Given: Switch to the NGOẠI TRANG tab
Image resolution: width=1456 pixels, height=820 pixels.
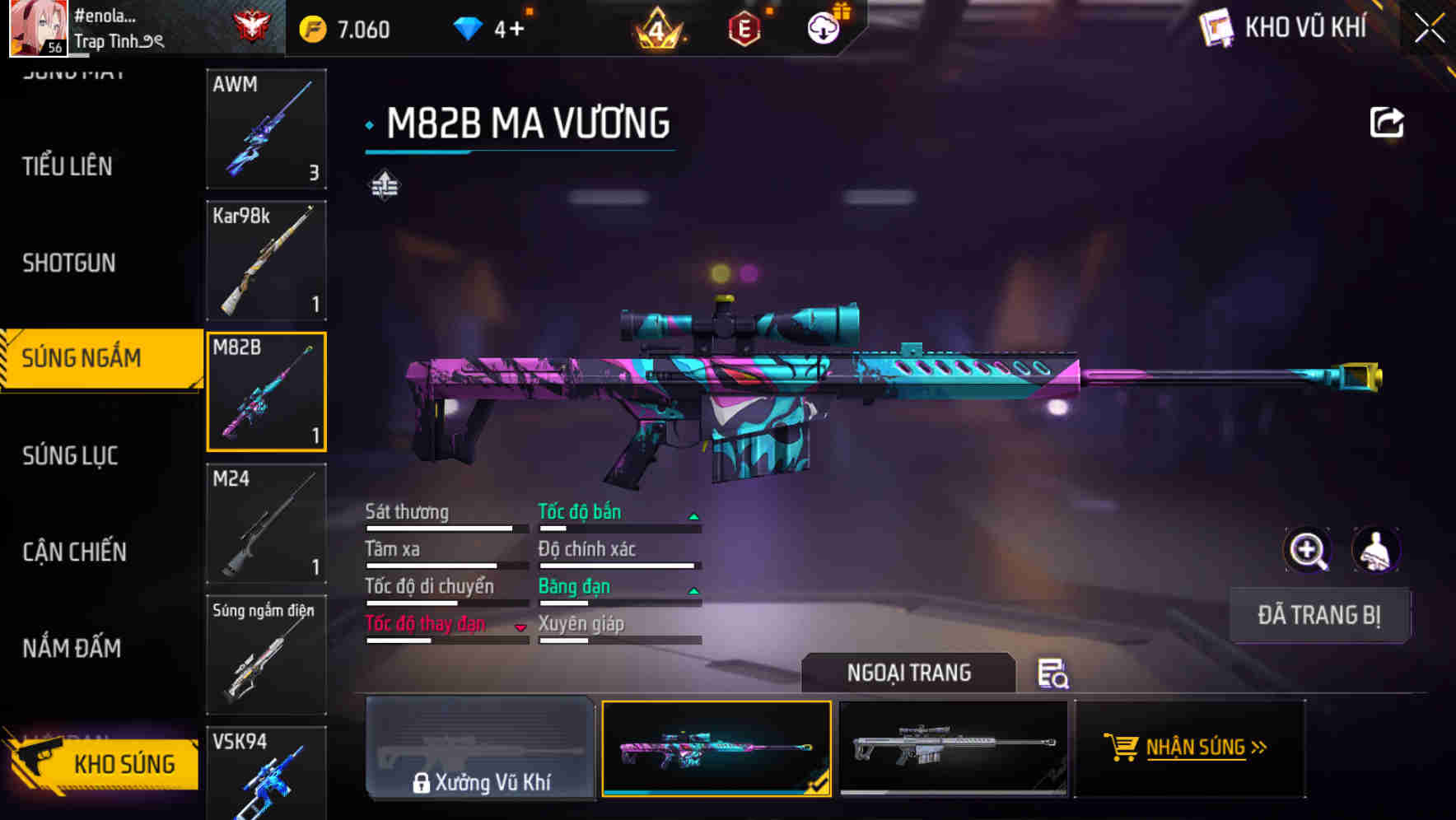Looking at the screenshot, I should 908,673.
